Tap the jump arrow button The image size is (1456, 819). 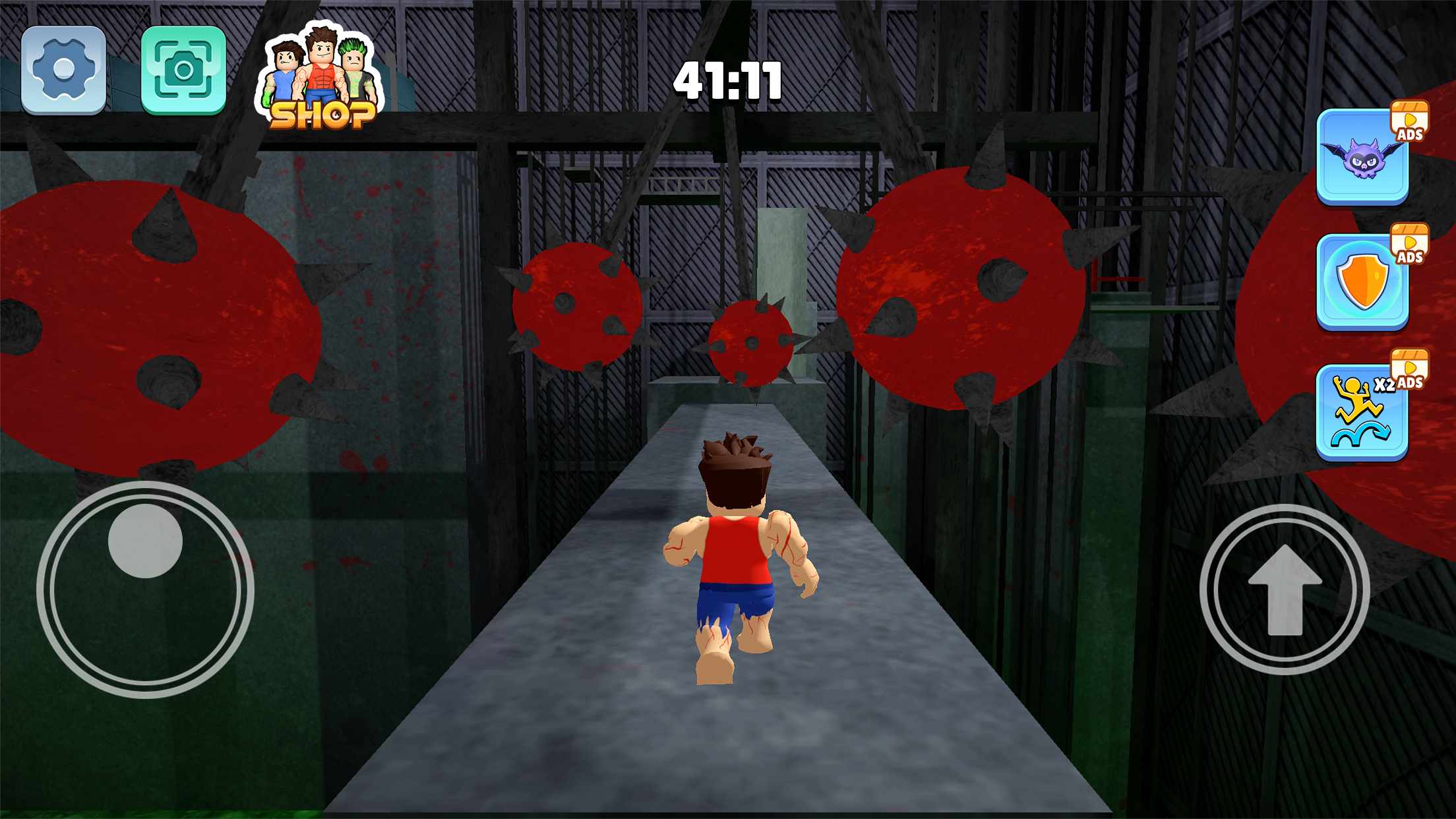pyautogui.click(x=1285, y=589)
